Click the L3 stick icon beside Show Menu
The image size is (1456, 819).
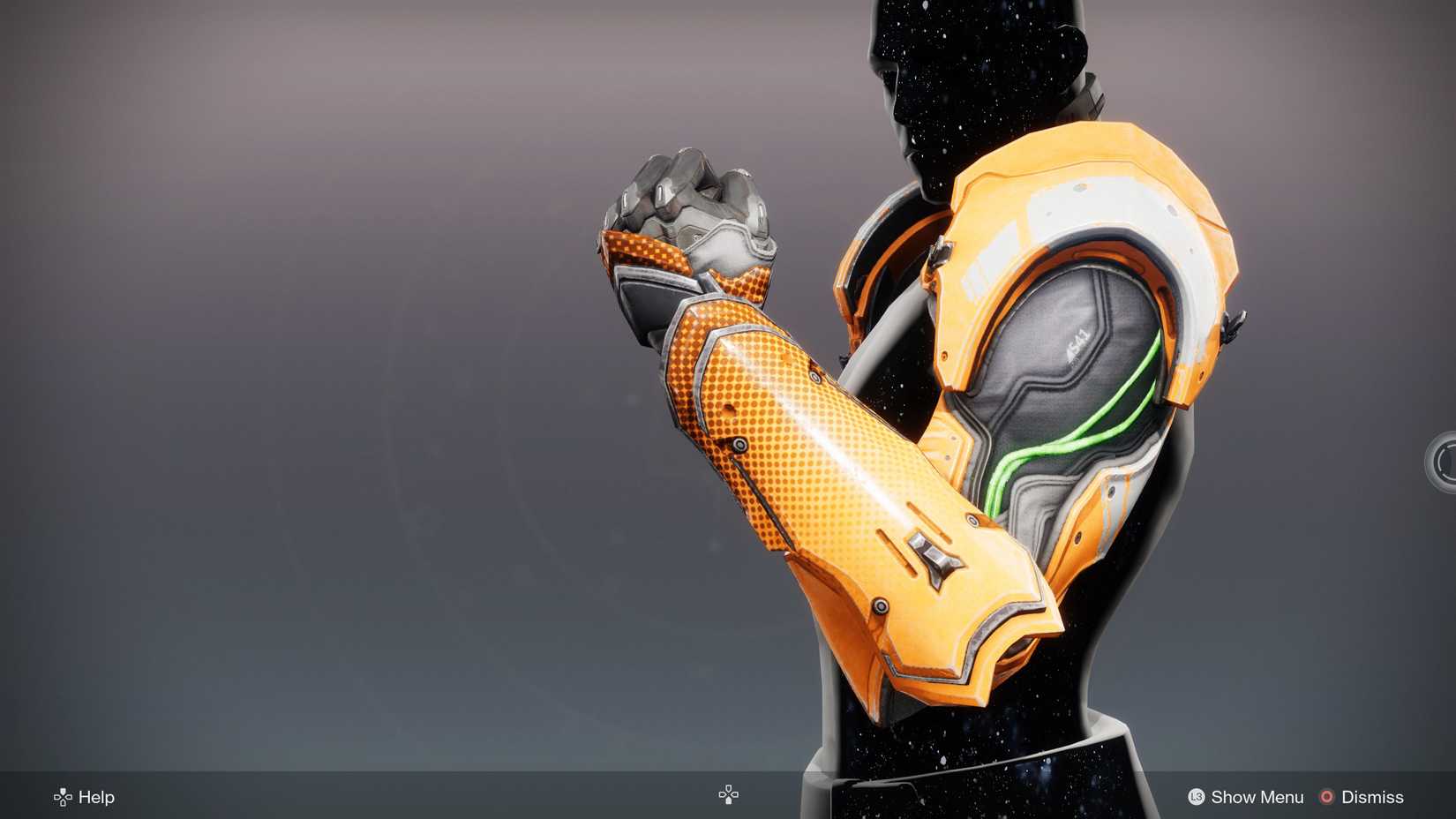click(x=1197, y=797)
